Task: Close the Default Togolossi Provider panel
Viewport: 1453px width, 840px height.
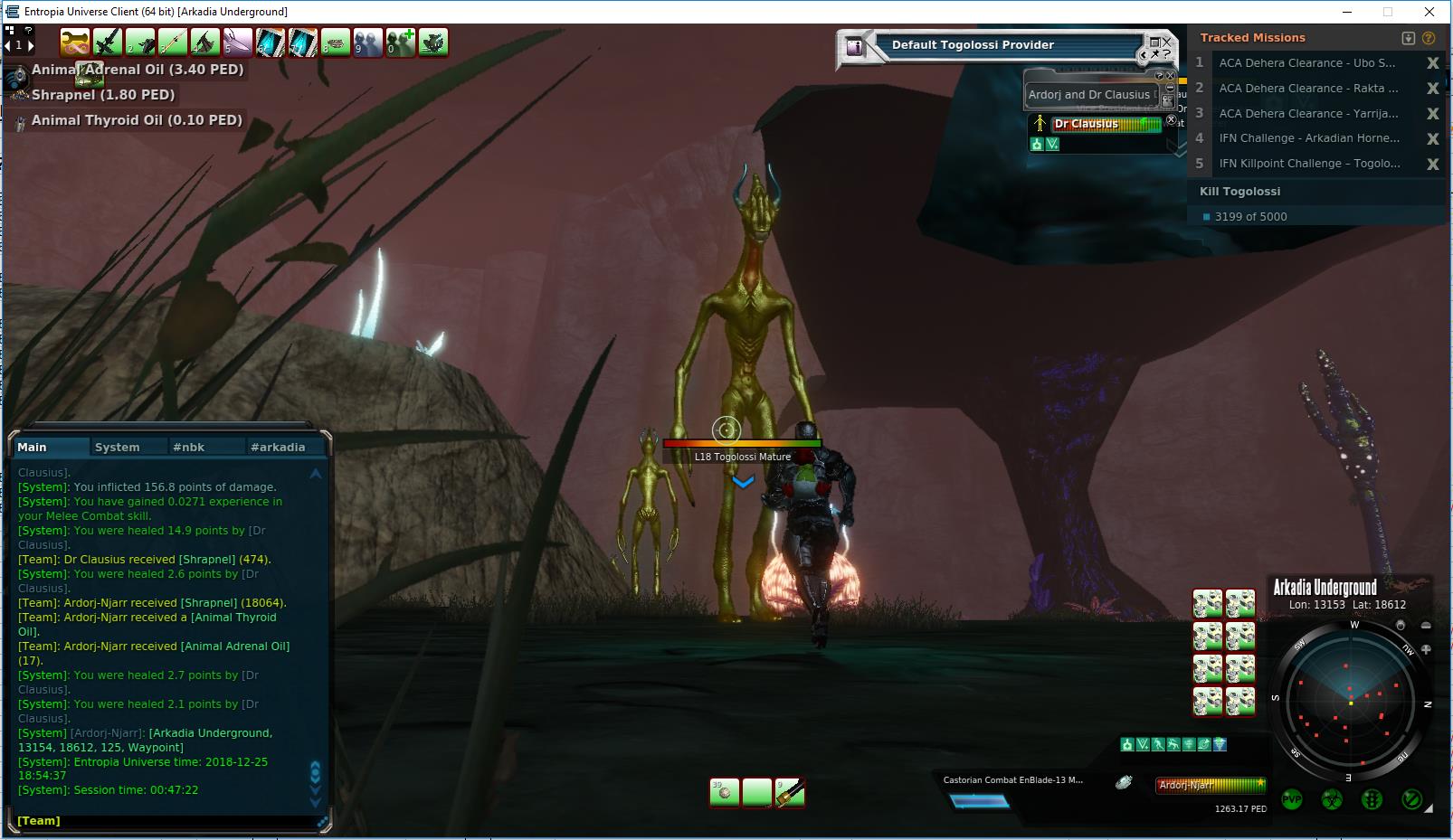Action: tap(1167, 42)
